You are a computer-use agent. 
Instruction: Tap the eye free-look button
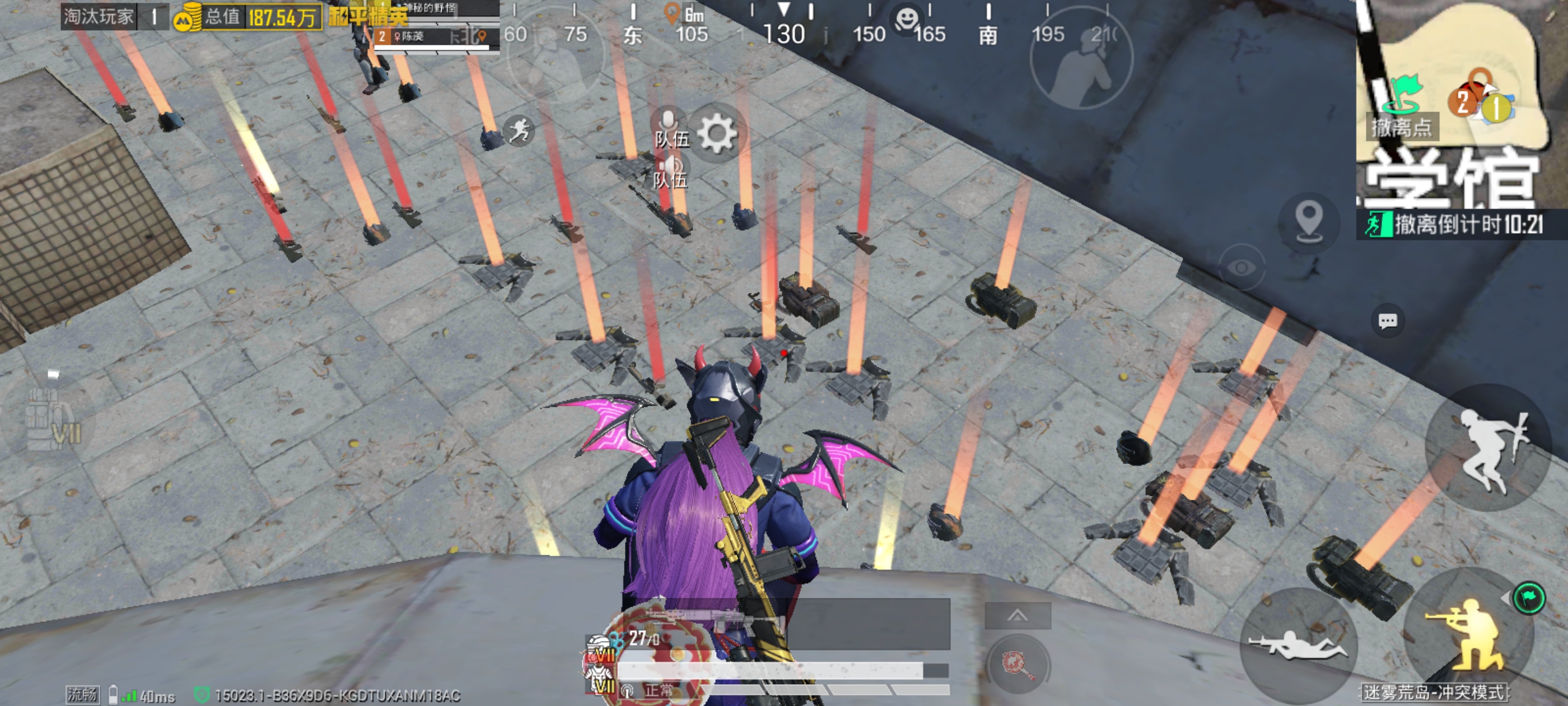click(1242, 268)
